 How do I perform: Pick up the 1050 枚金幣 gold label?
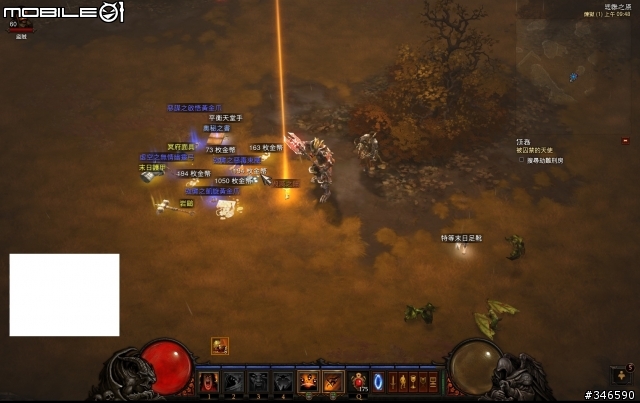[232, 181]
